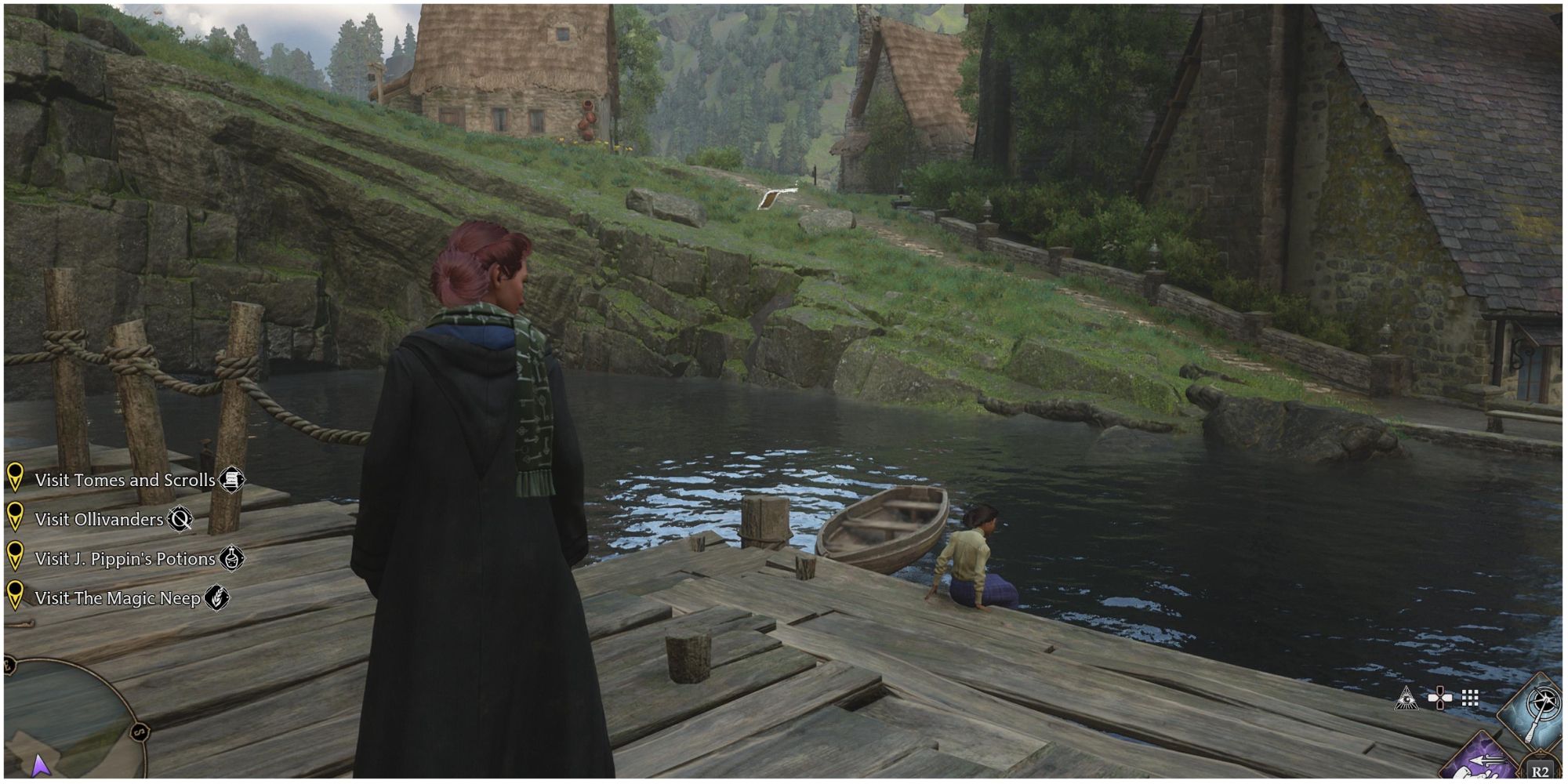The image size is (1568, 784).
Task: Open the nine-dot grid spell set icon
Action: 1470,698
